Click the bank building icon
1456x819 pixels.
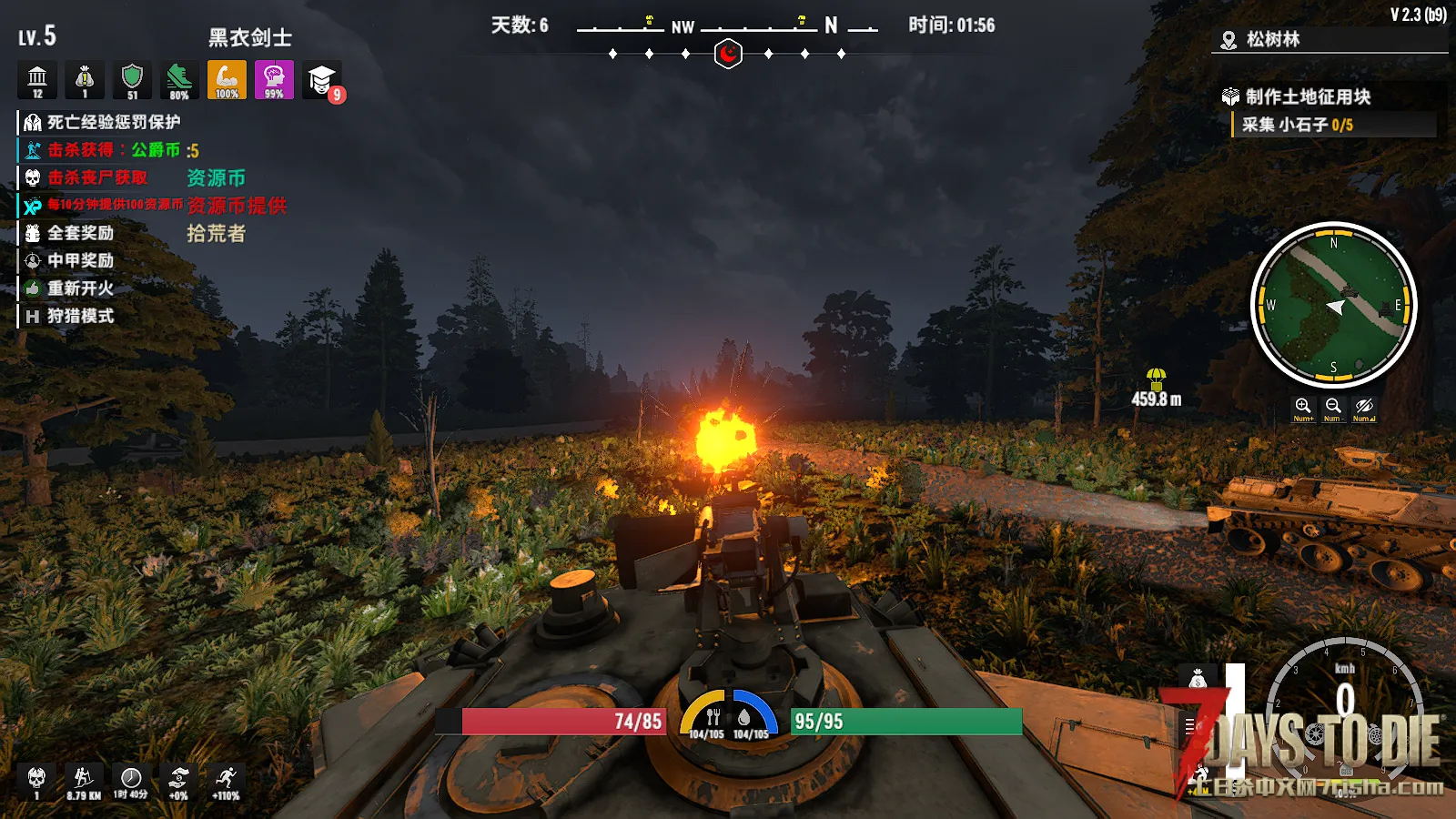point(37,79)
